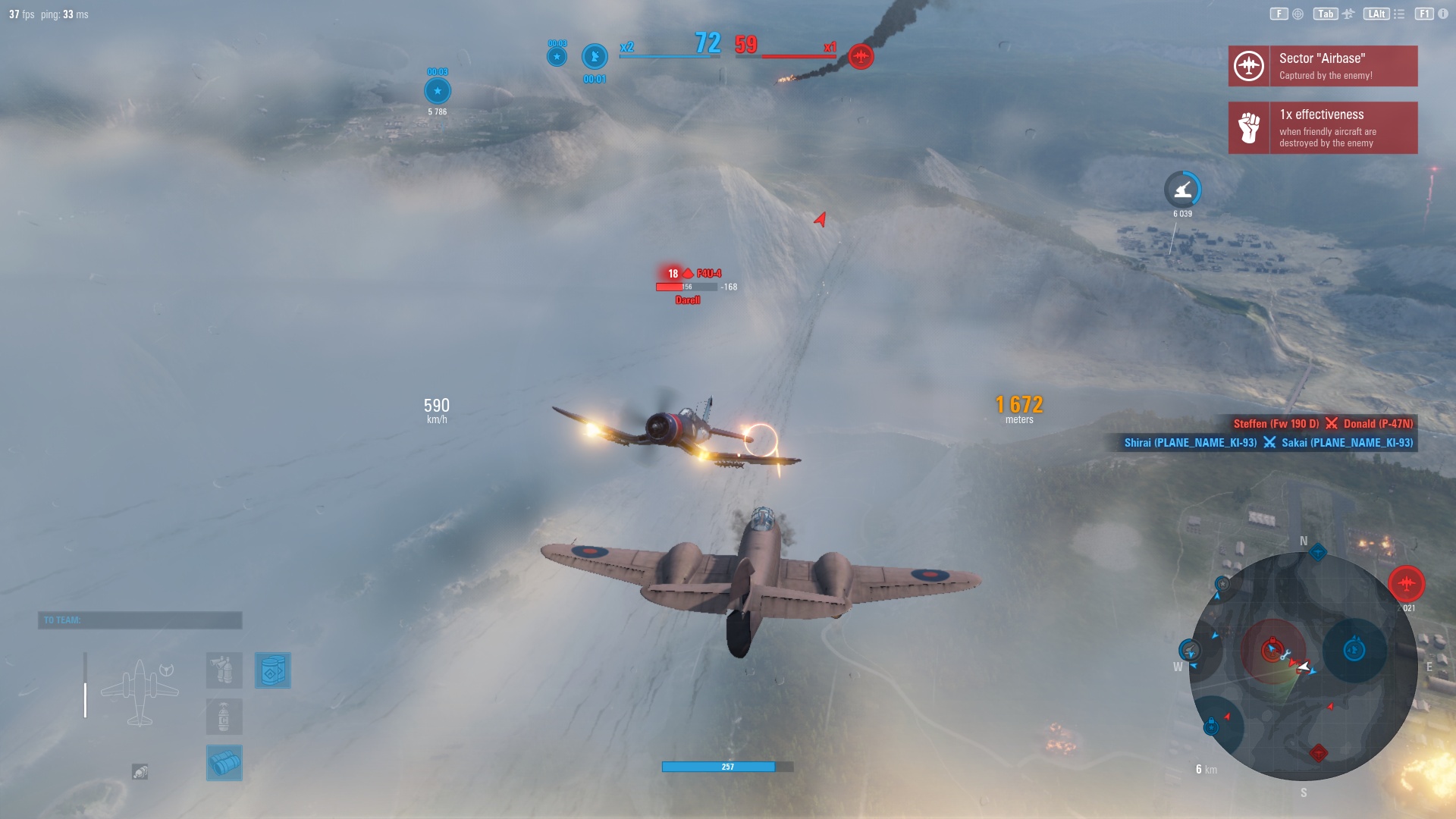This screenshot has height=819, width=1456.
Task: Open the info icon next to F1
Action: (x=1442, y=14)
